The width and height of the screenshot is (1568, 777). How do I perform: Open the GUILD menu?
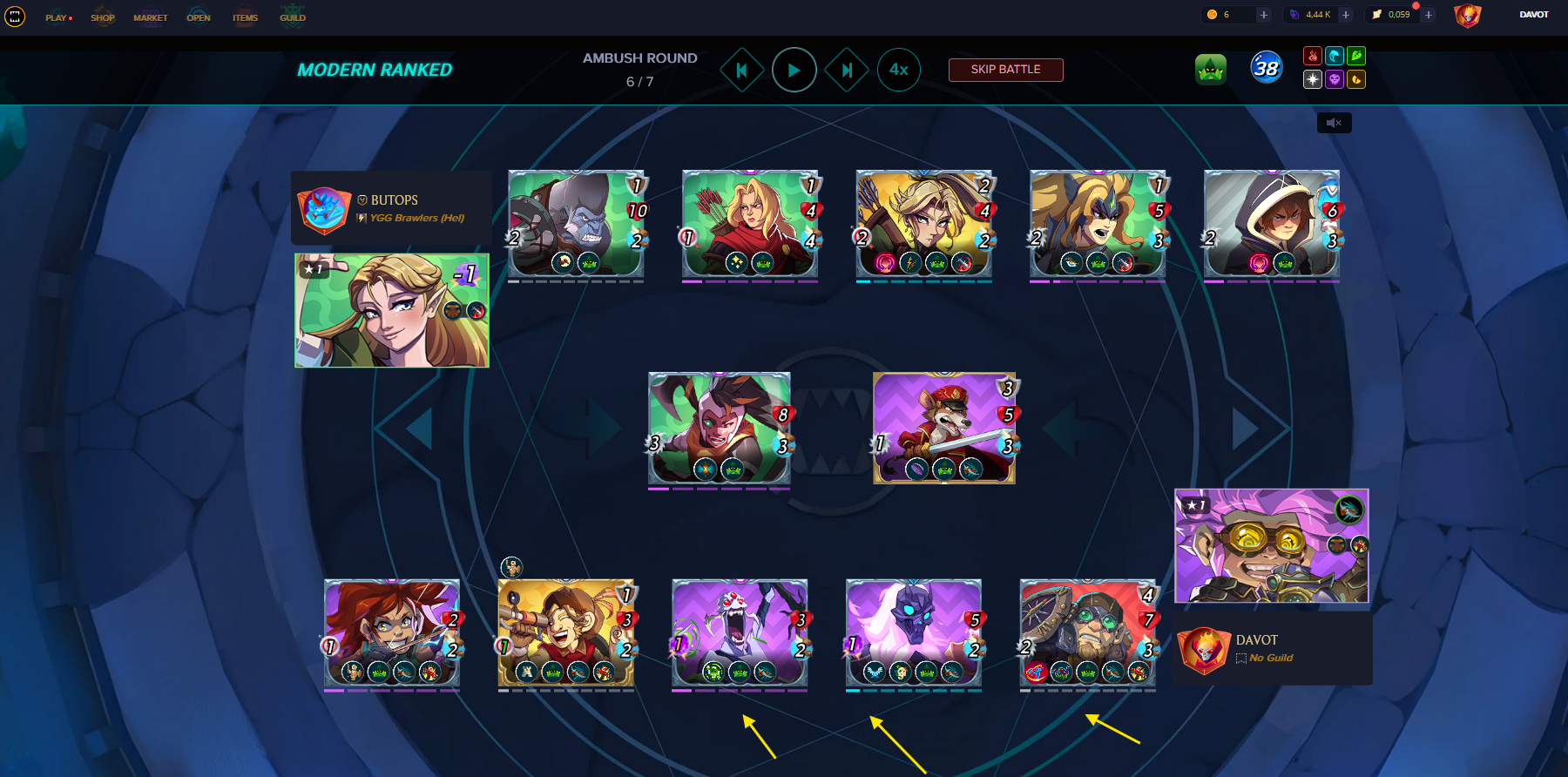pos(293,17)
